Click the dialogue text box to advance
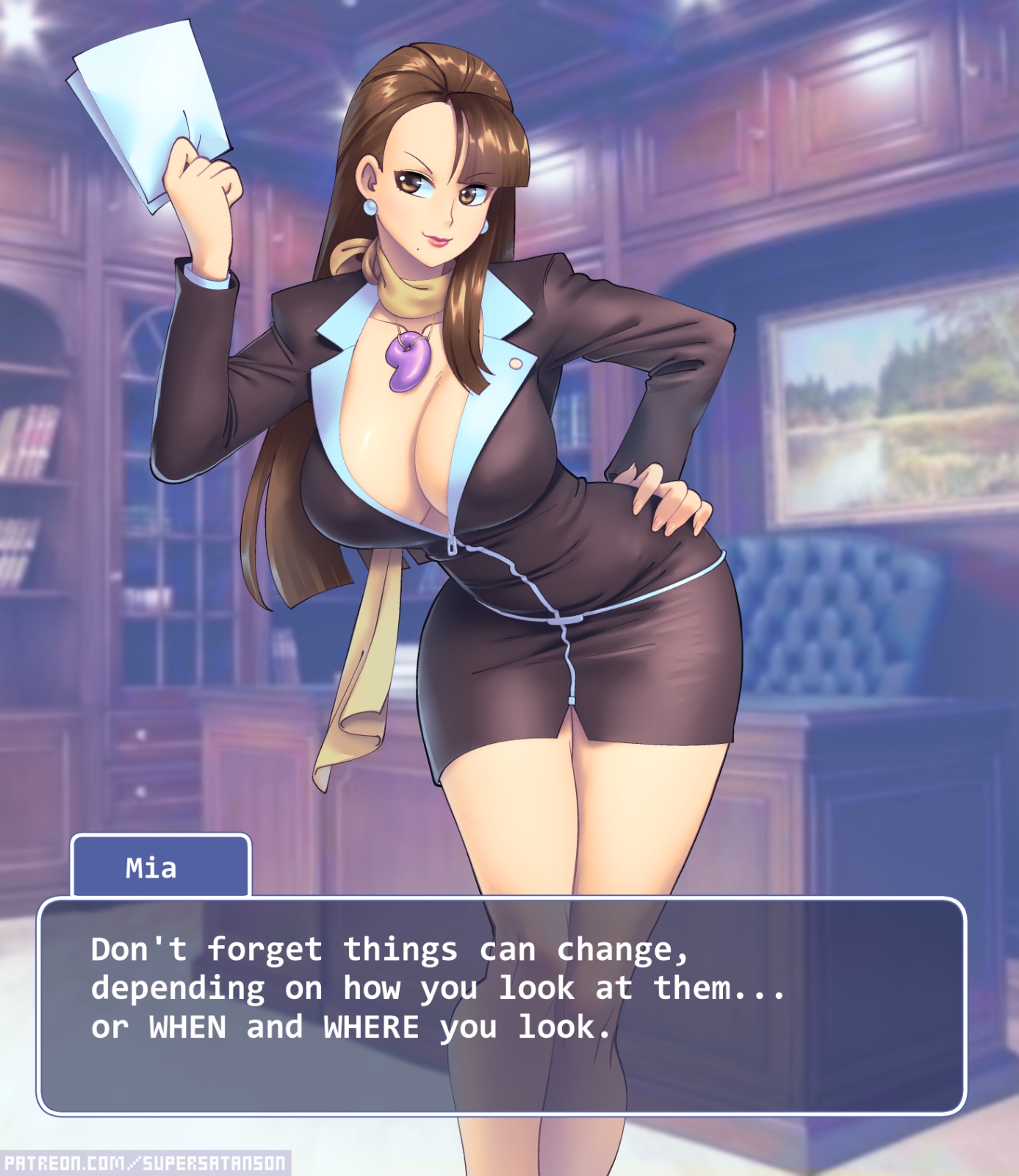This screenshot has width=1019, height=1176. point(501,1005)
